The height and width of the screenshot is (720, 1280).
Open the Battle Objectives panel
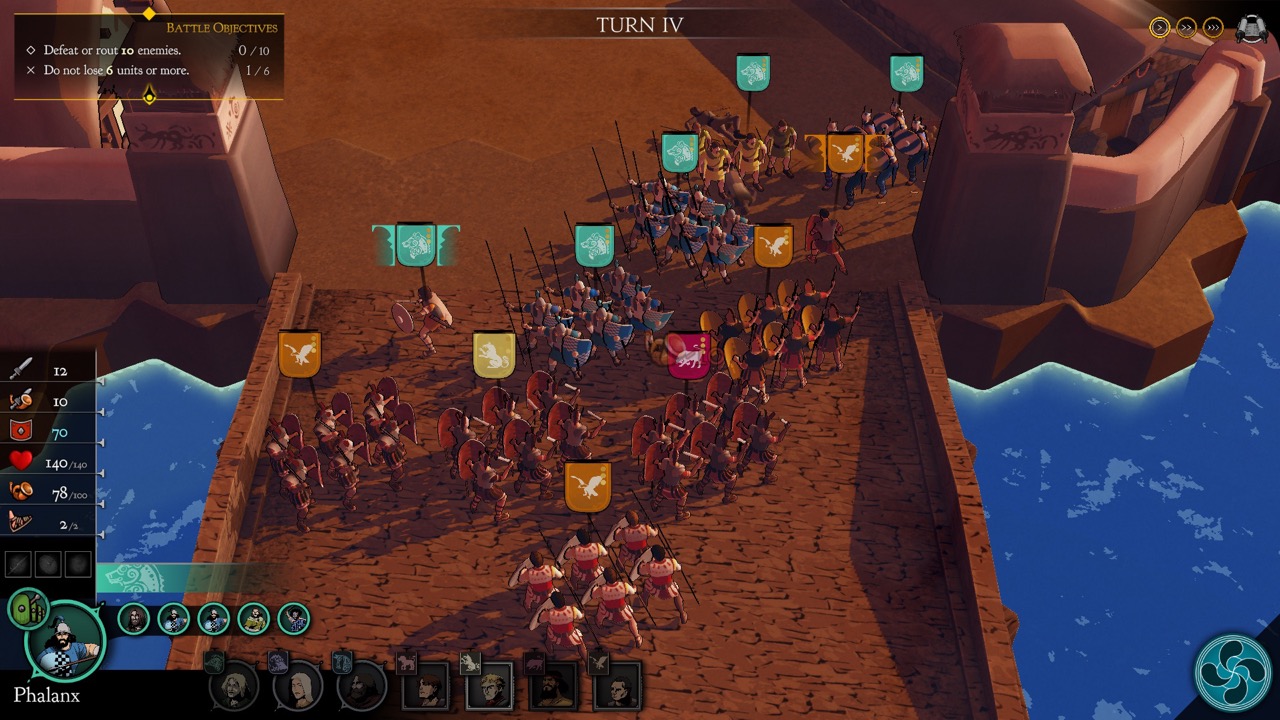[148, 56]
